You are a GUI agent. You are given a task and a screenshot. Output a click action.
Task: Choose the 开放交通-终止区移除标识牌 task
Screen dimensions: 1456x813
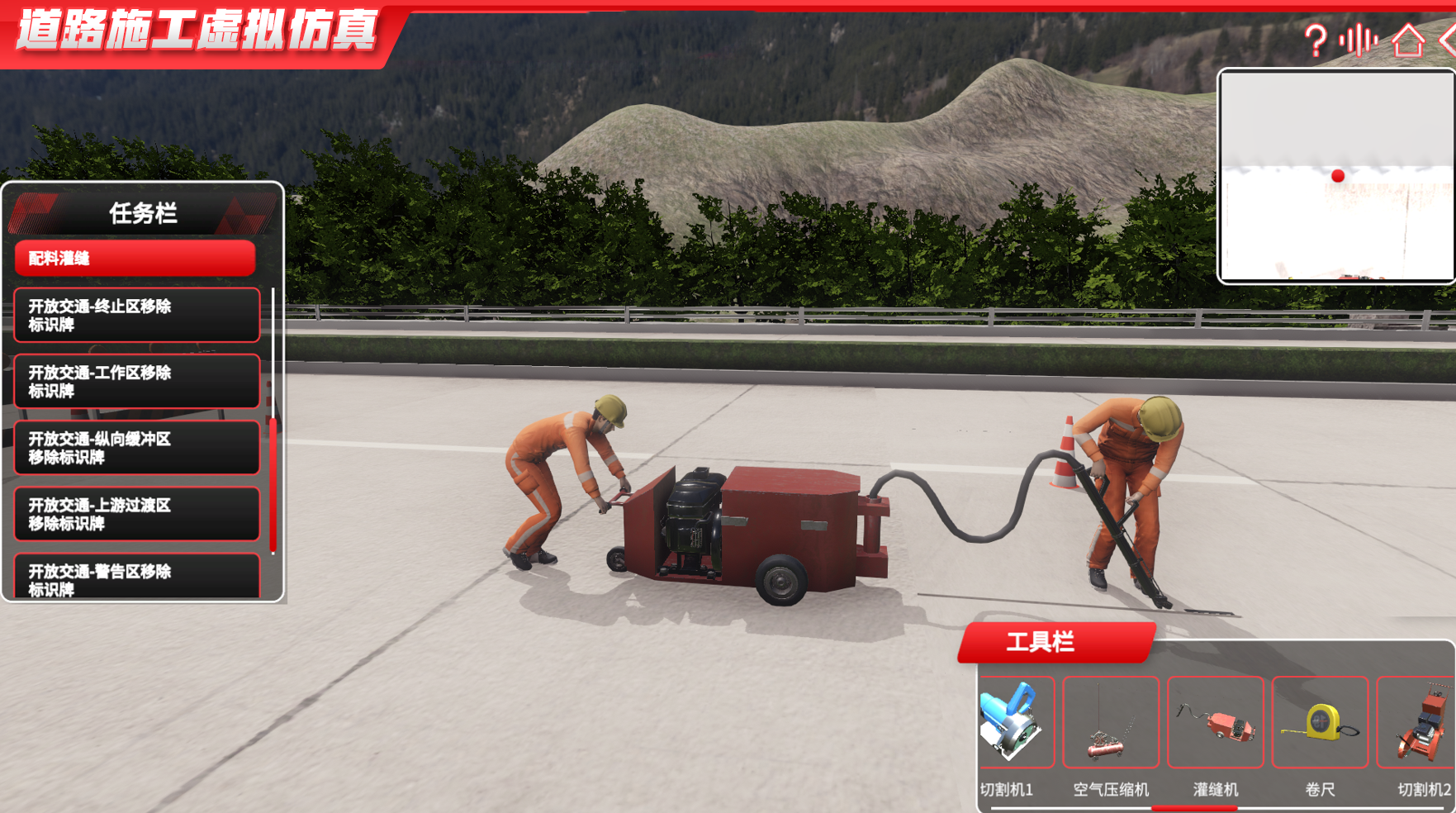pos(137,315)
